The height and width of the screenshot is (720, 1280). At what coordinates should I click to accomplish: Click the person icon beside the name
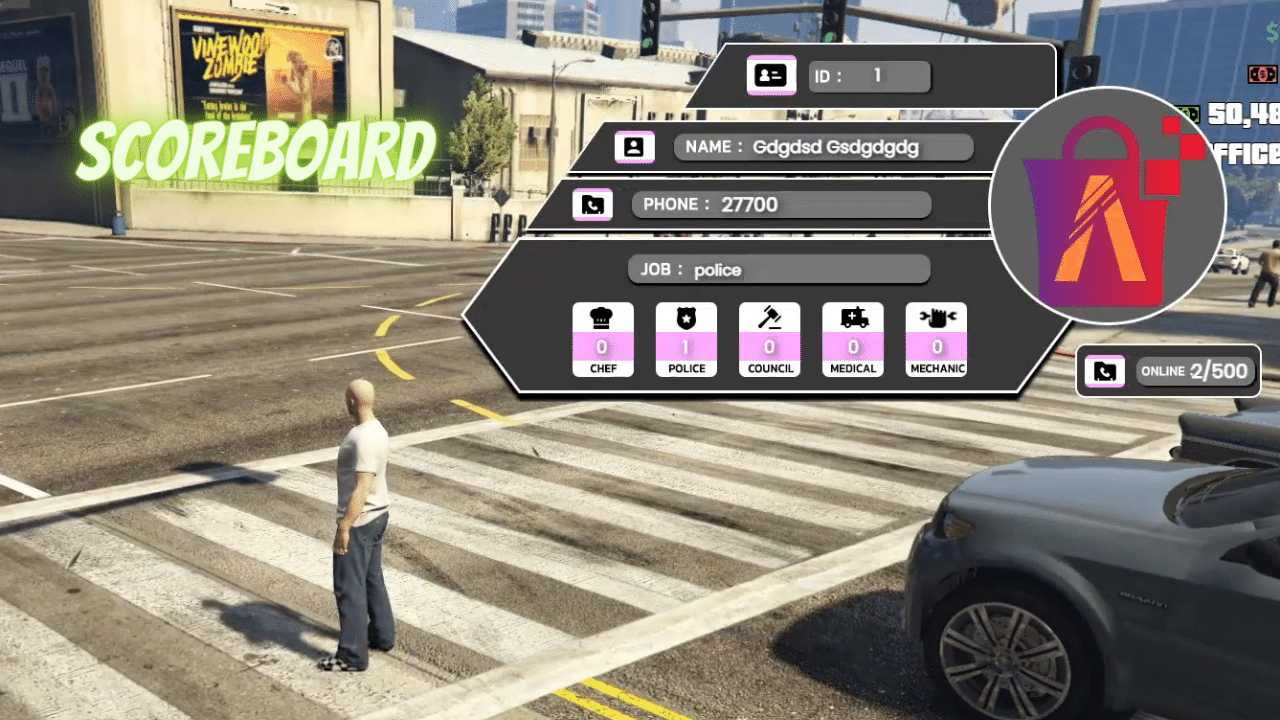634,147
